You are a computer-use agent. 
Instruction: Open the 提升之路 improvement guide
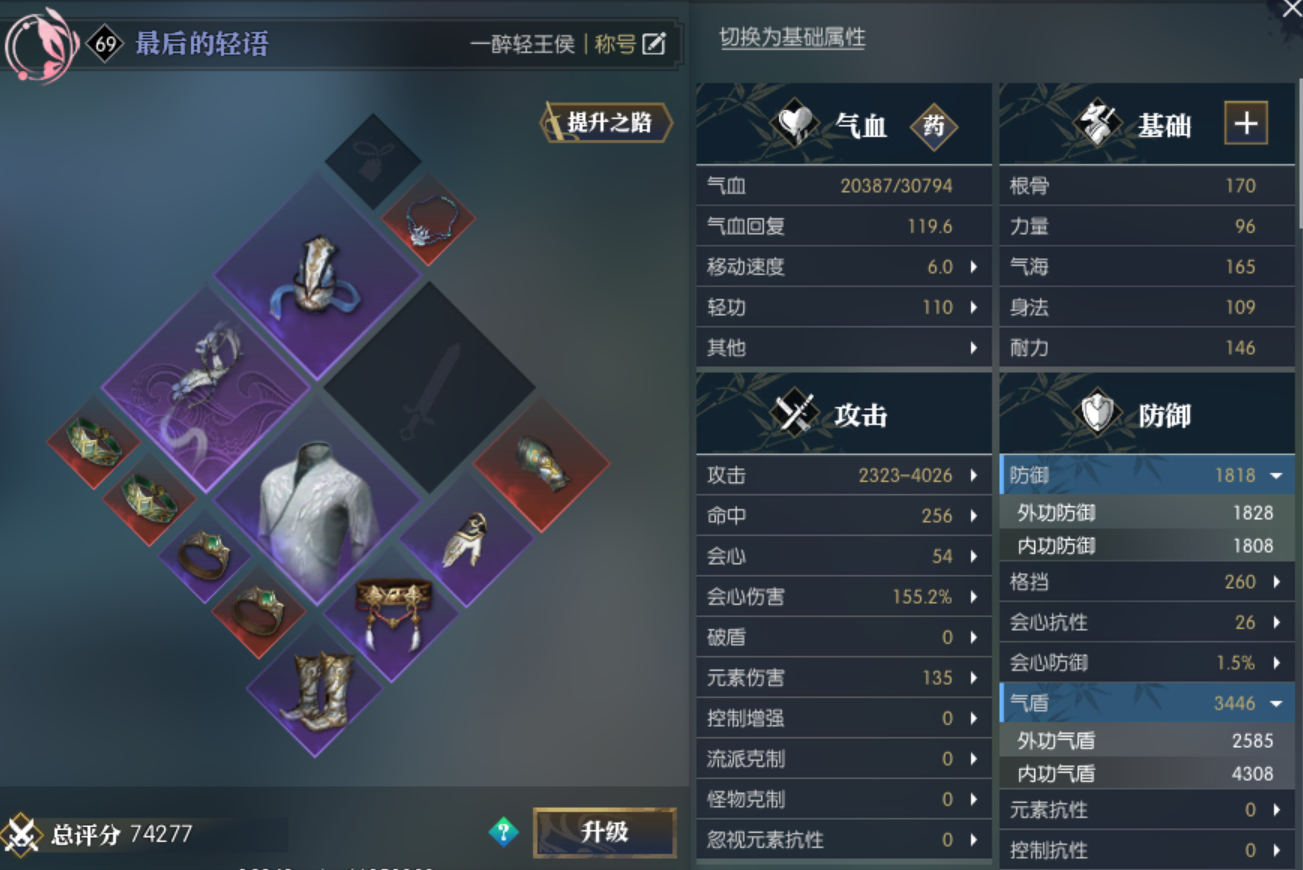pyautogui.click(x=607, y=123)
